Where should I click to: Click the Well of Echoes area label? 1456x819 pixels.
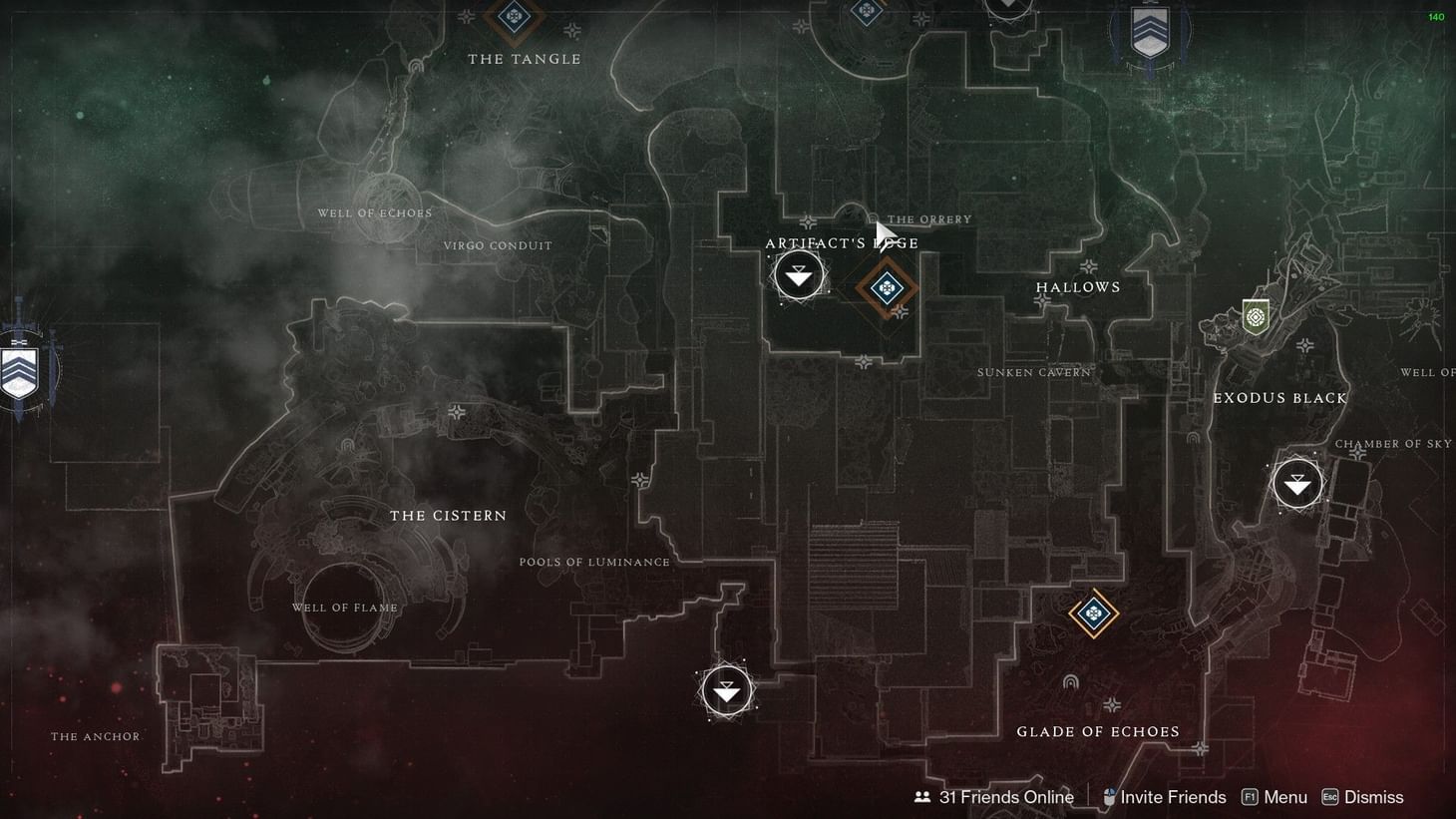(375, 212)
